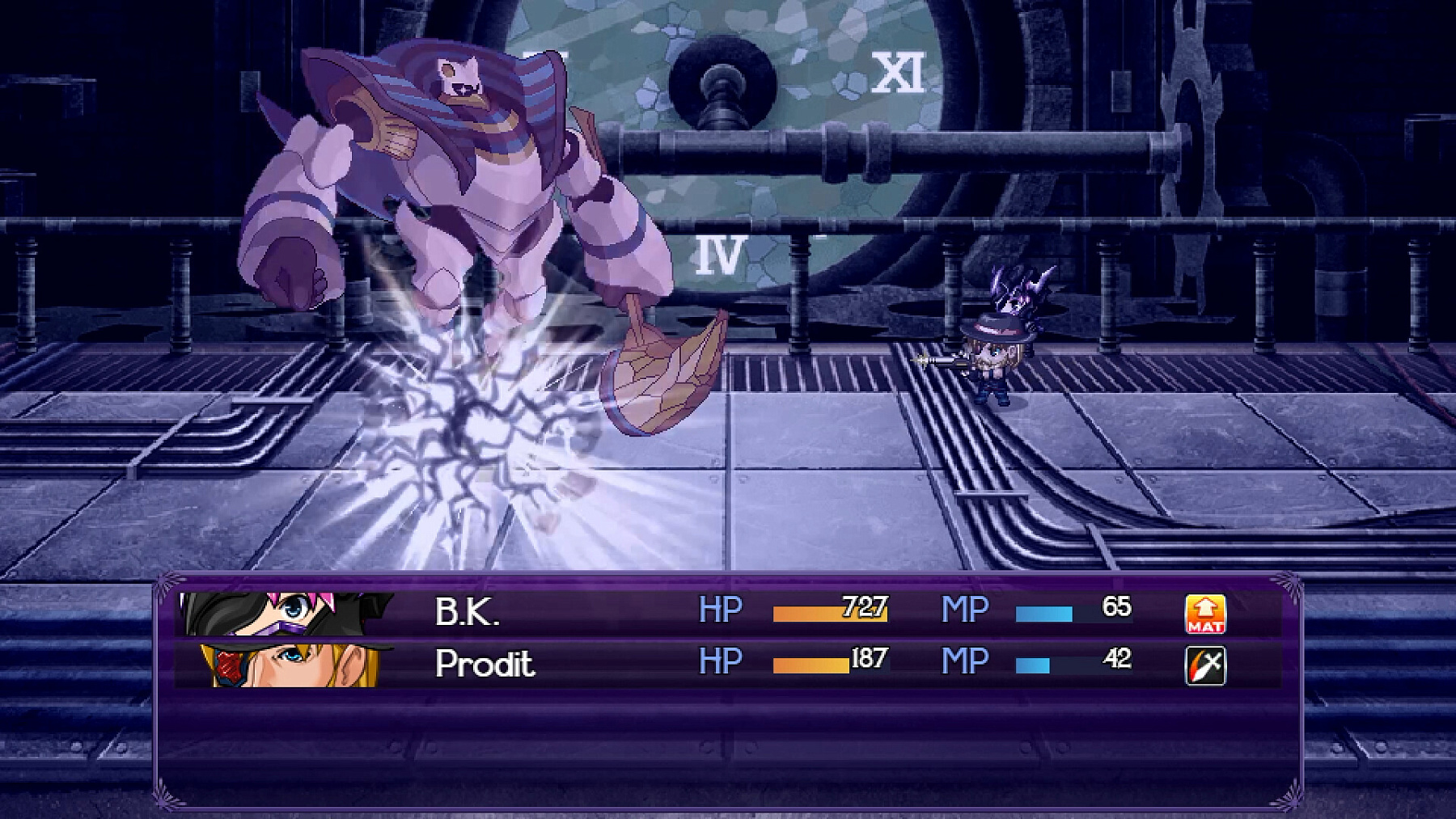Screen dimensions: 1456x819
Task: Click B.K.'s face portrait
Action: [286, 613]
